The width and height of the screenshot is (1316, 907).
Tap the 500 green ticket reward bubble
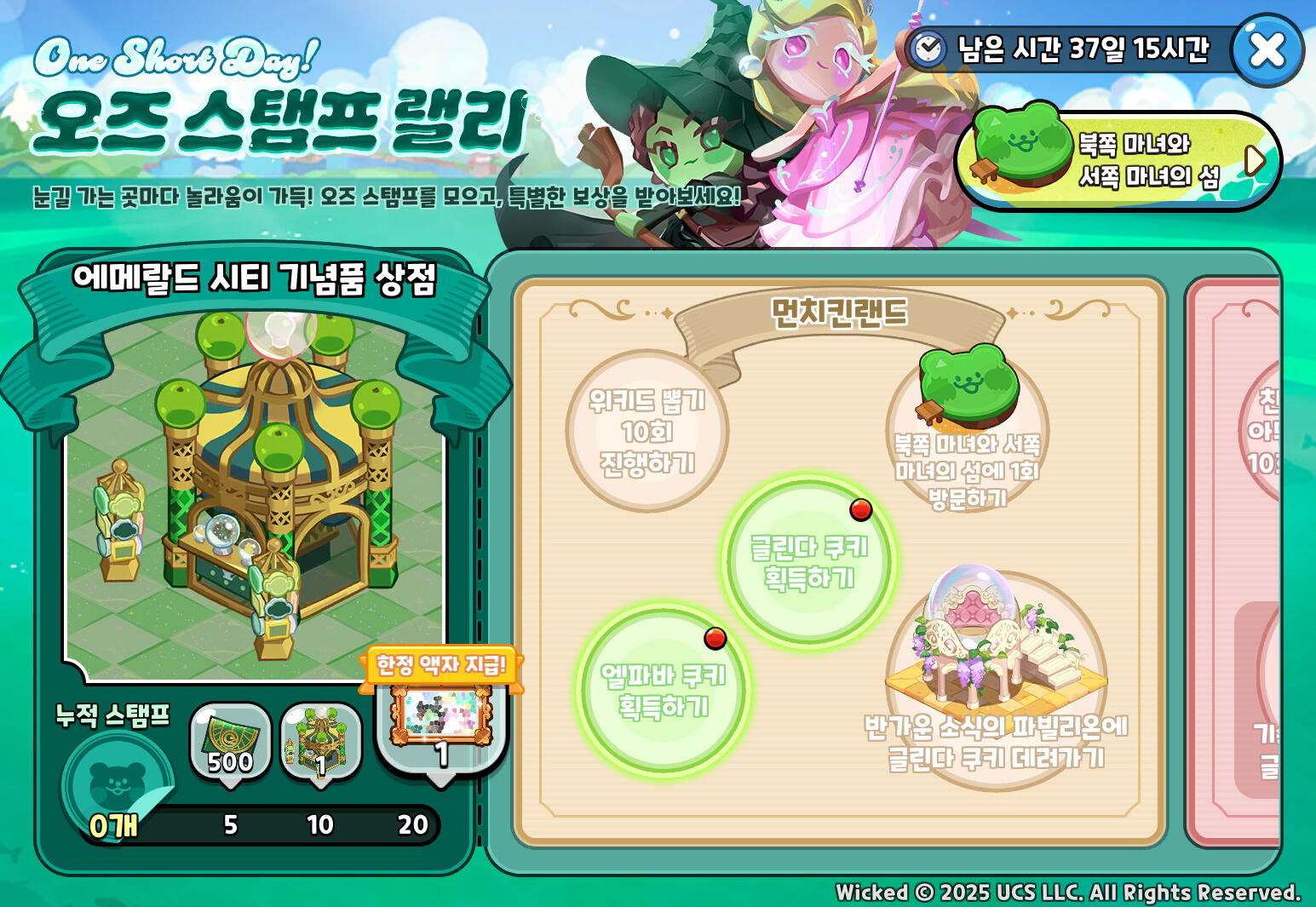(230, 741)
